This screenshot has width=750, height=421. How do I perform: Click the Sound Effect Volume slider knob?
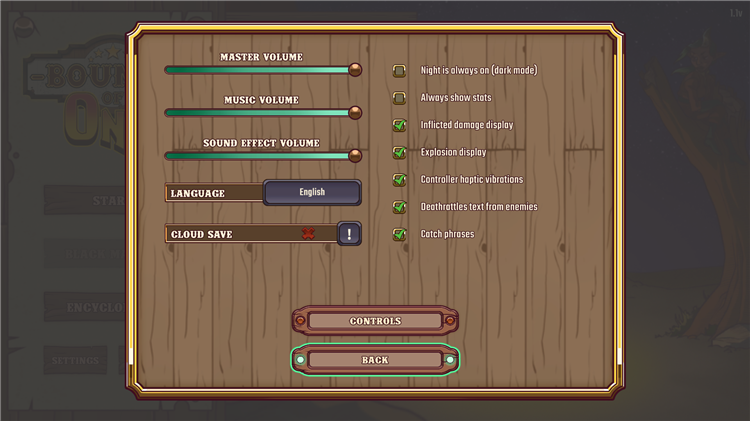tap(355, 155)
